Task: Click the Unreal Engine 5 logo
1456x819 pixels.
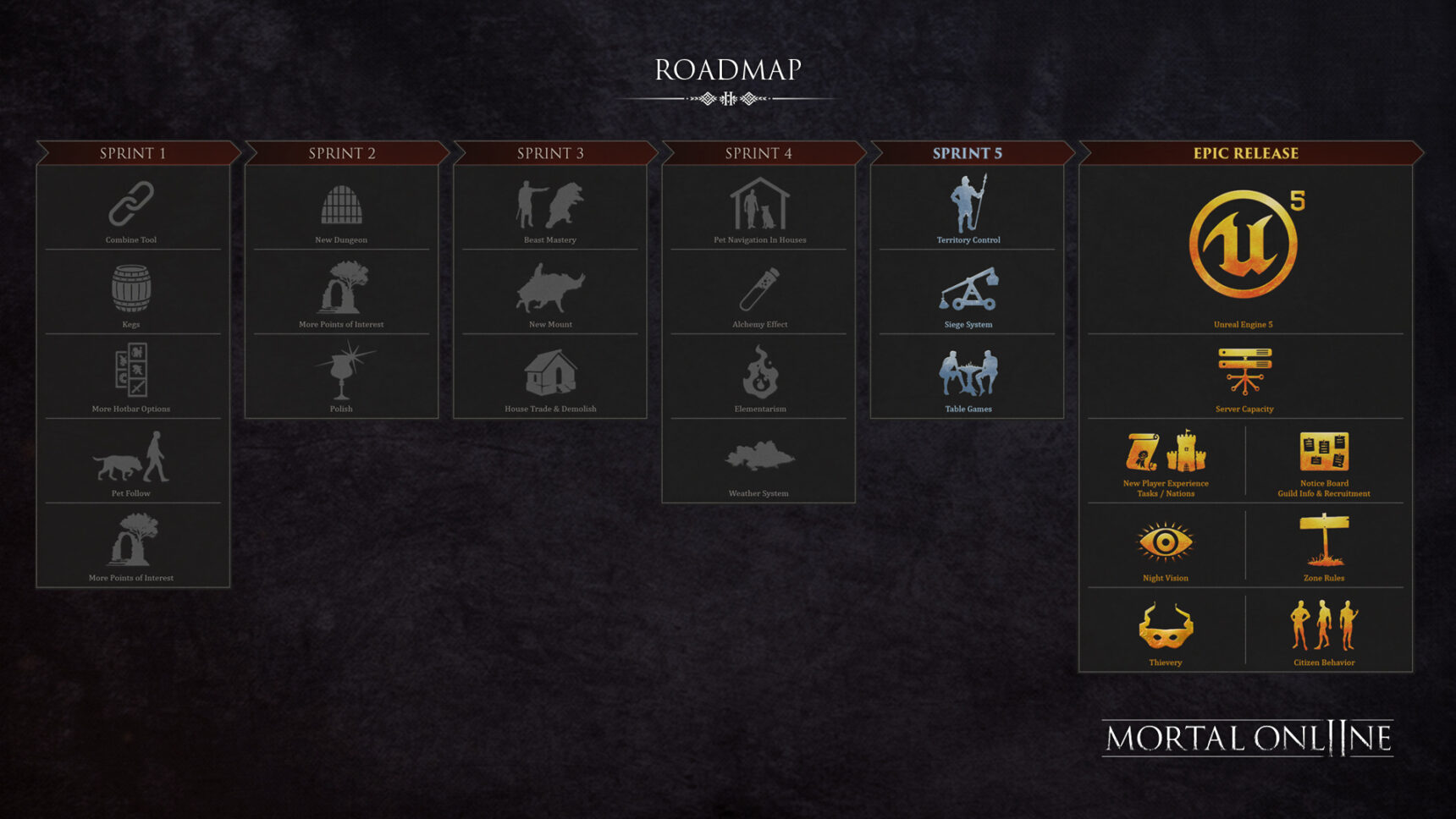Action: tap(1244, 244)
